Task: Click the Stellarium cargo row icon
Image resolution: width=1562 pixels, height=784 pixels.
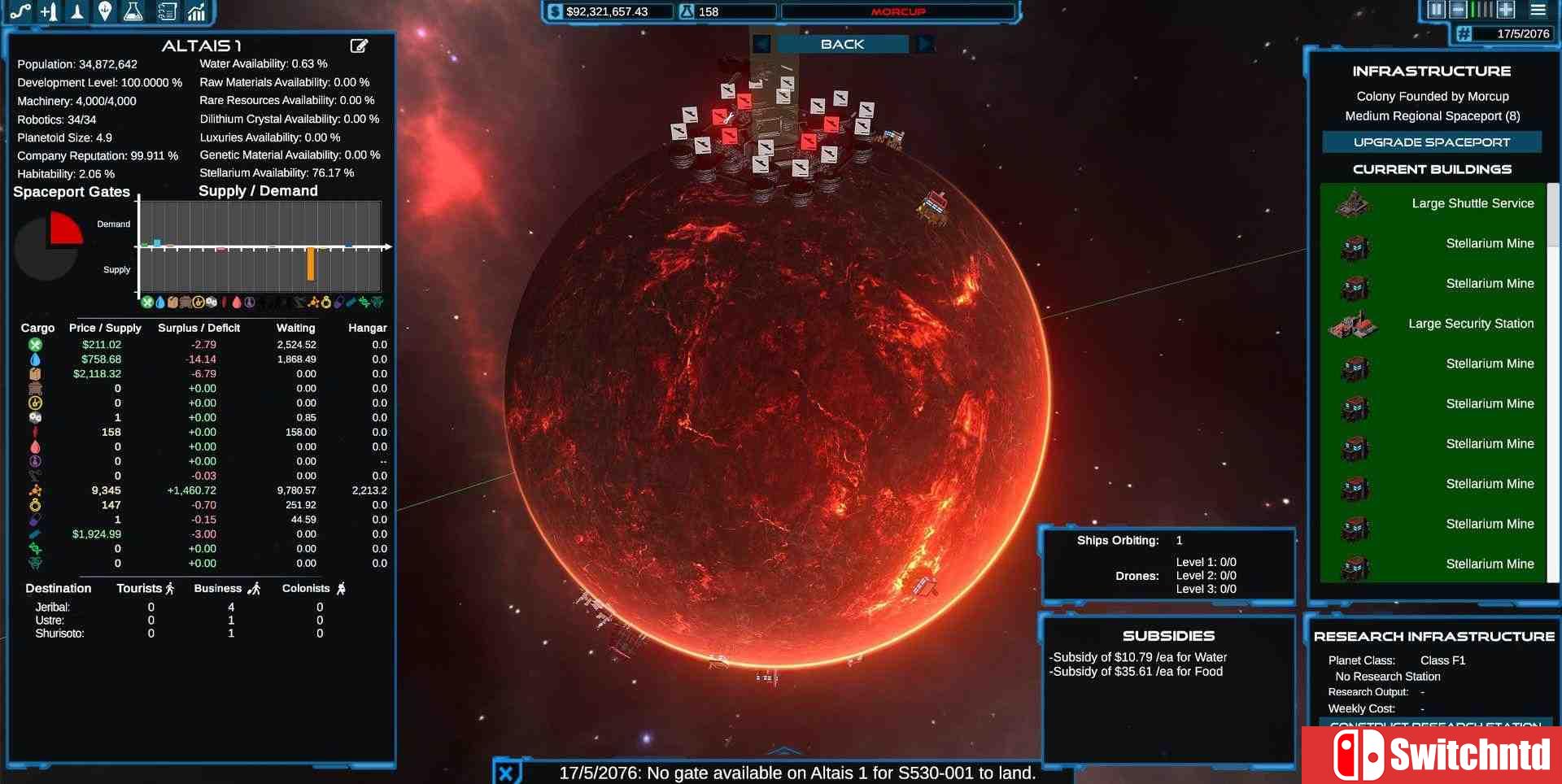Action: (34, 490)
